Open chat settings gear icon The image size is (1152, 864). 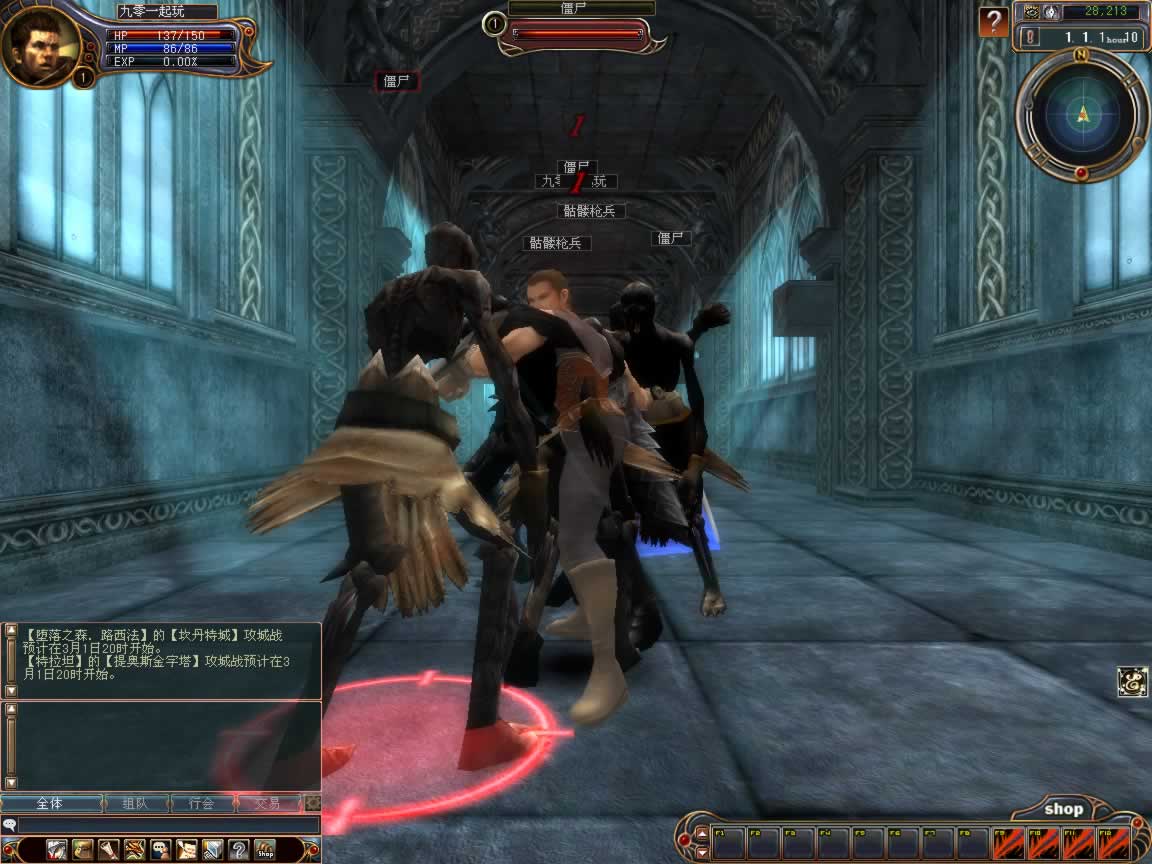click(x=313, y=803)
